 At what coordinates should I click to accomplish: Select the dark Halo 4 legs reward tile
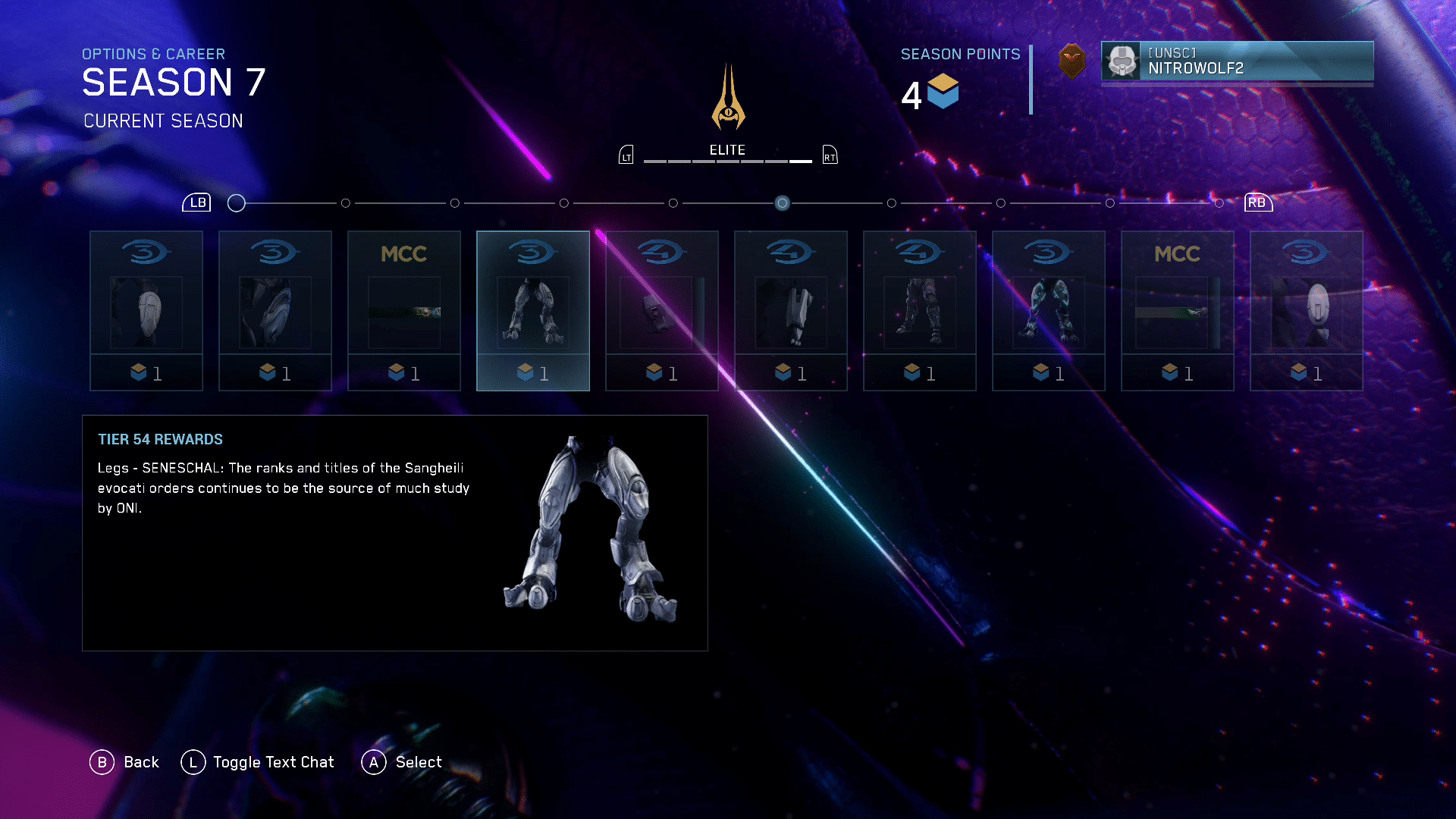click(x=919, y=310)
